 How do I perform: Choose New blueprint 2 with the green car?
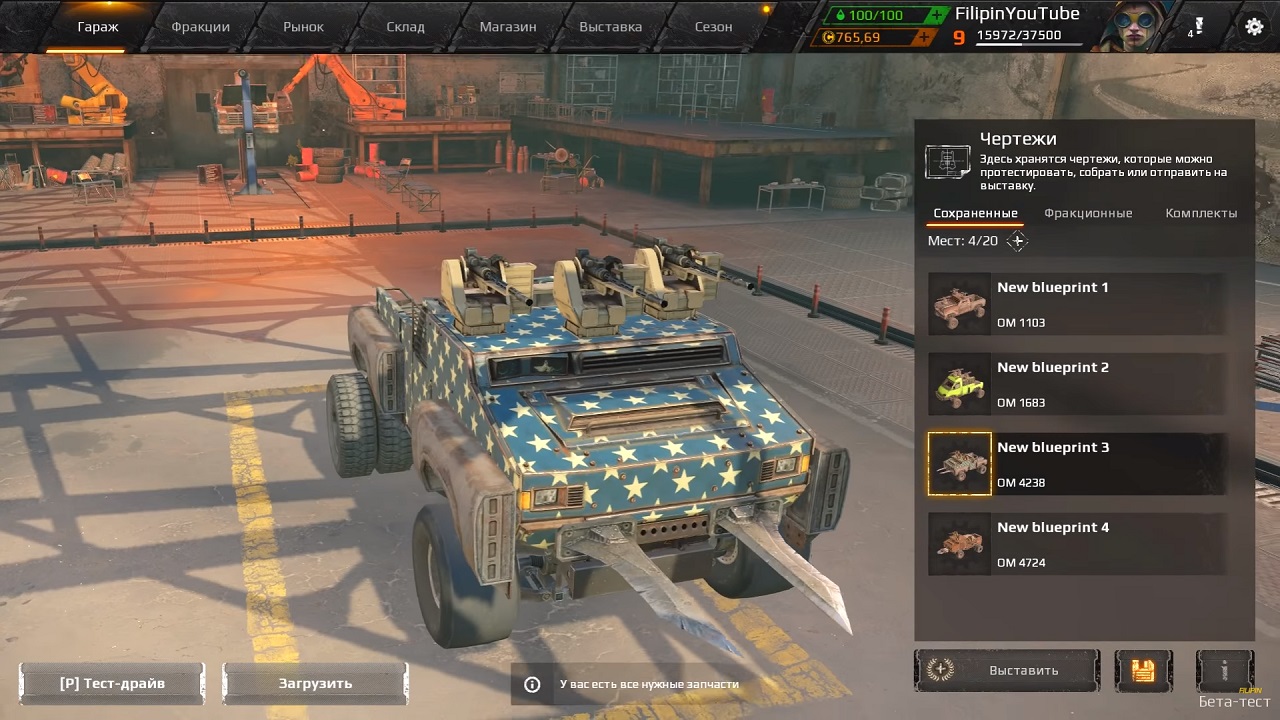point(1076,383)
